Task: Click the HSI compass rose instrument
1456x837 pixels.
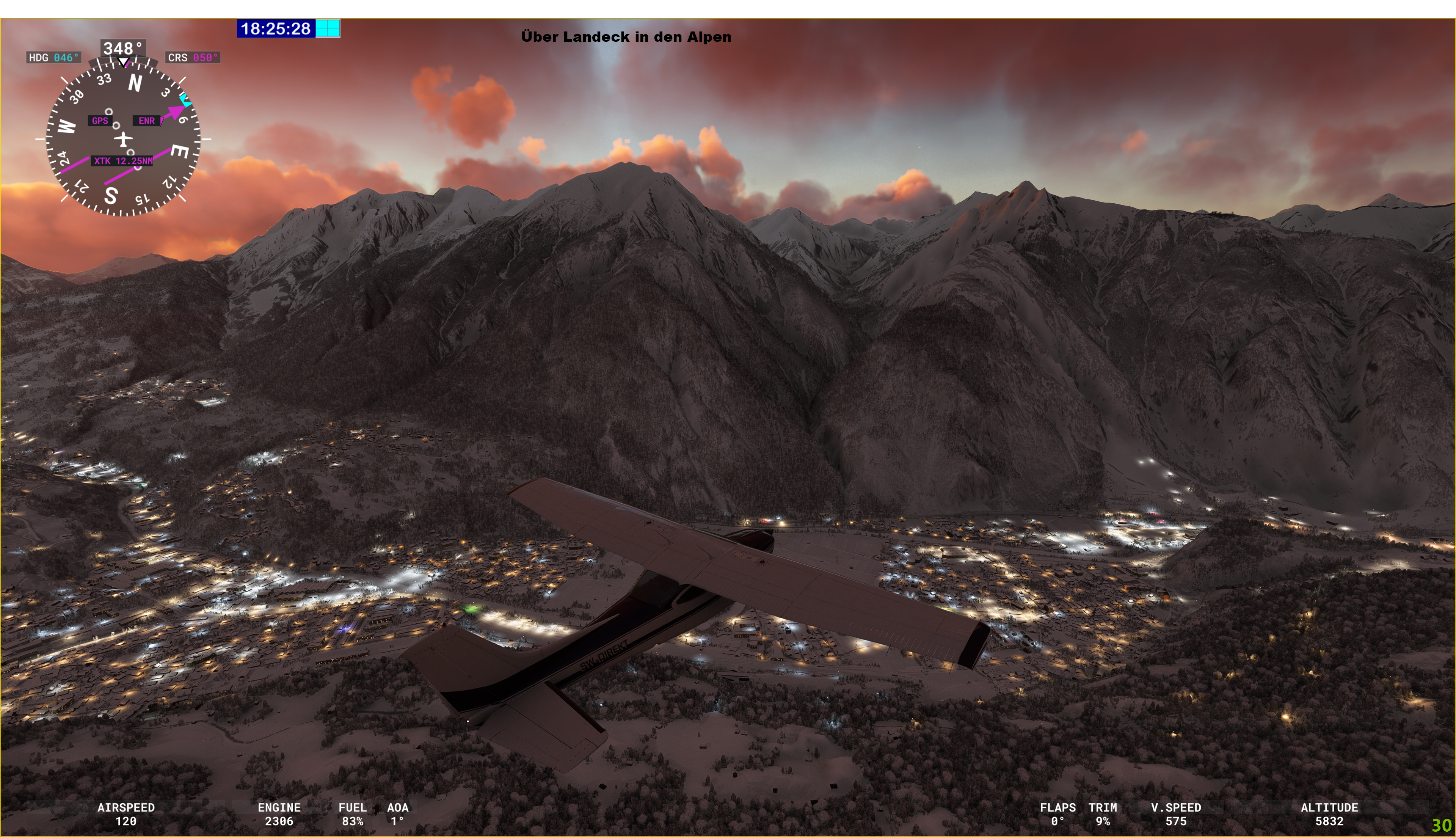Action: (x=123, y=138)
